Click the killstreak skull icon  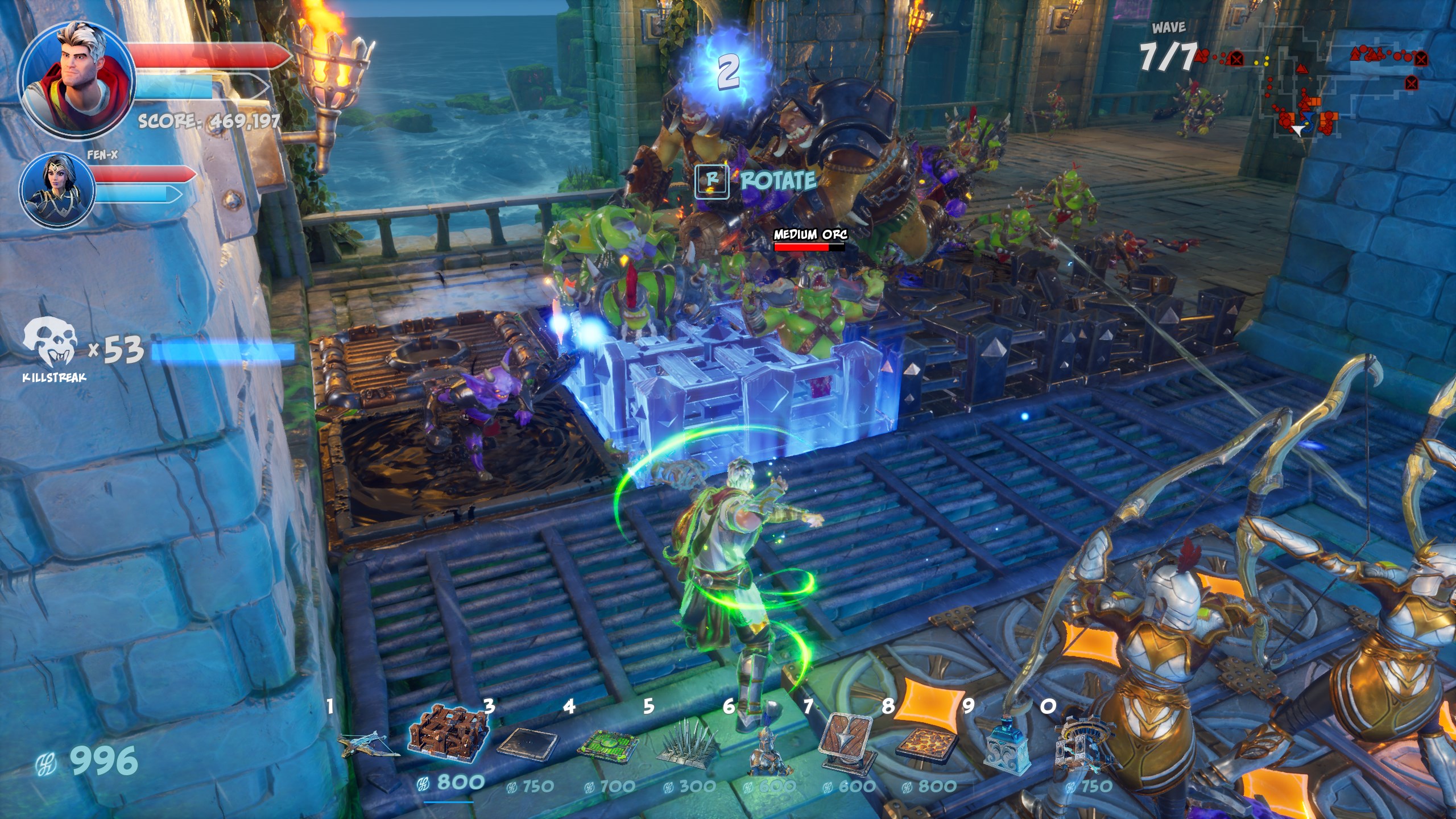[50, 342]
